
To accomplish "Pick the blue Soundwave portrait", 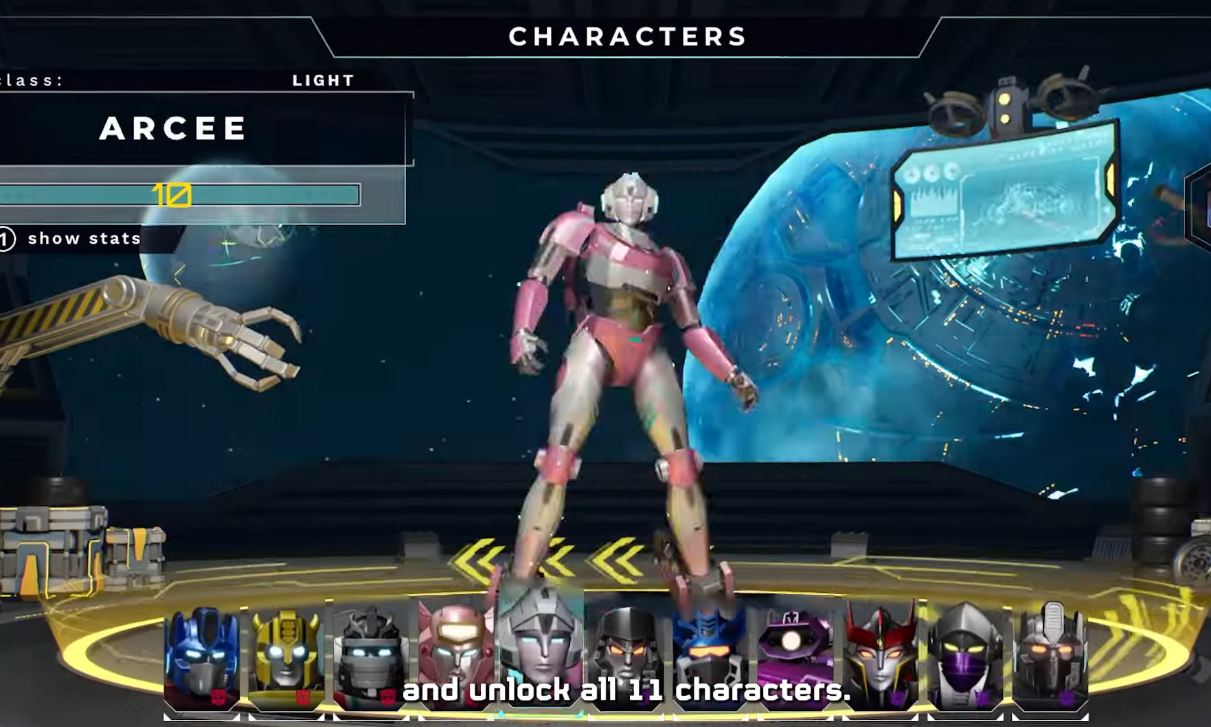I will [x=711, y=657].
